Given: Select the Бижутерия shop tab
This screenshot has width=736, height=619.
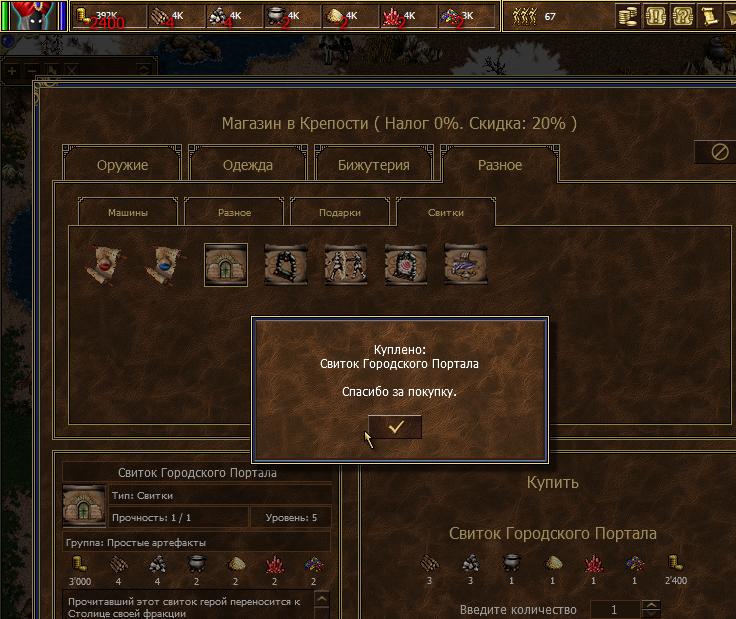Looking at the screenshot, I should pyautogui.click(x=373, y=165).
